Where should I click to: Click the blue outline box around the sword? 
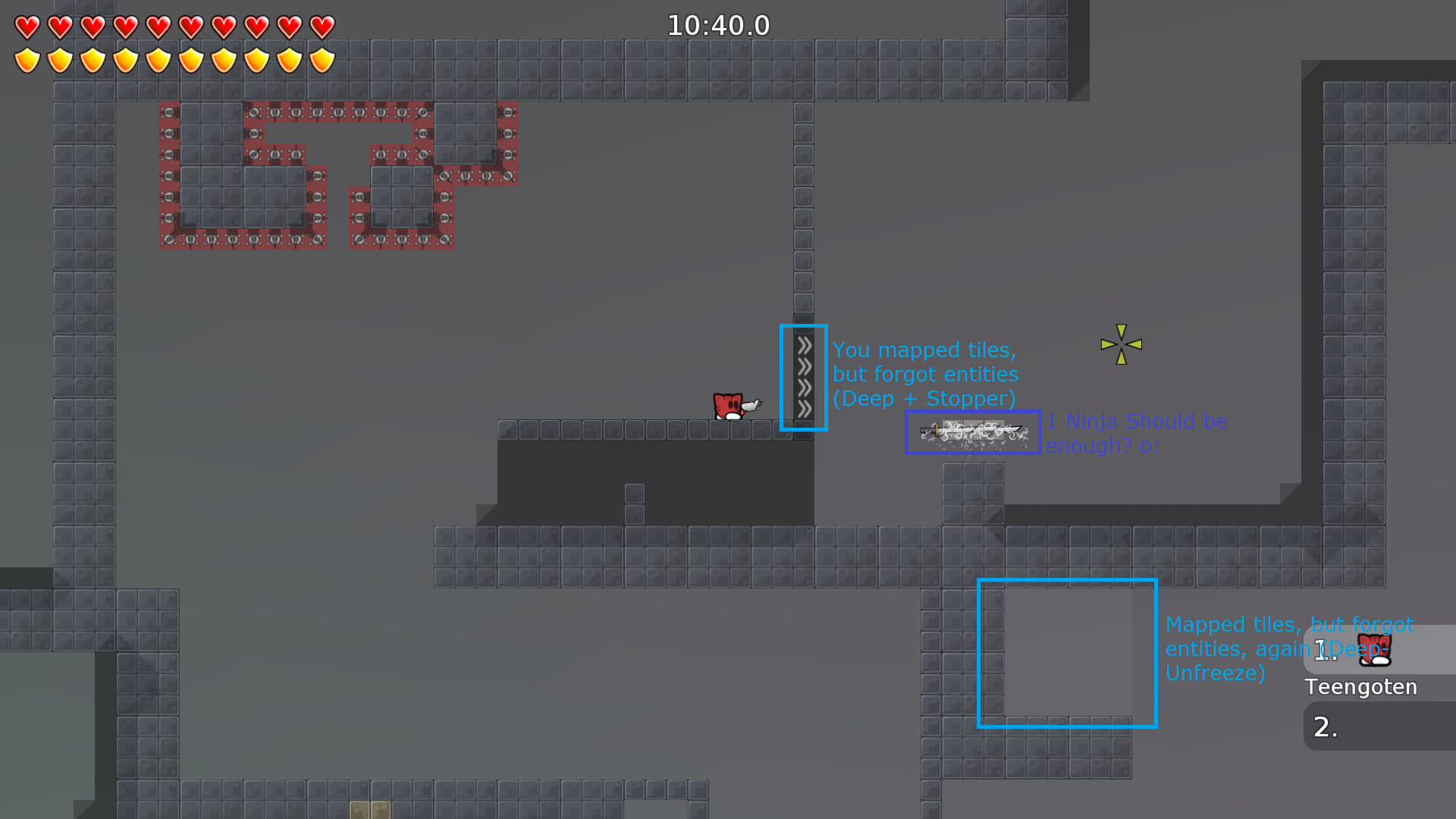pyautogui.click(x=971, y=432)
